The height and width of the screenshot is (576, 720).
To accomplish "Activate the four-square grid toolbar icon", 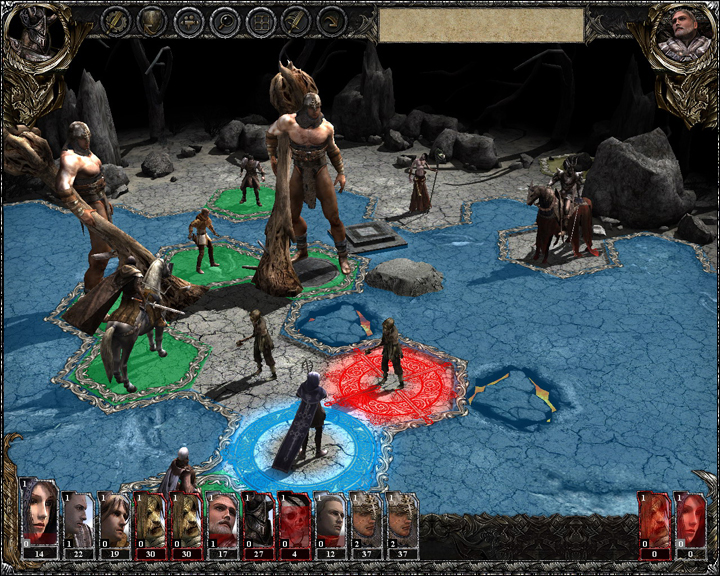I will (x=261, y=21).
